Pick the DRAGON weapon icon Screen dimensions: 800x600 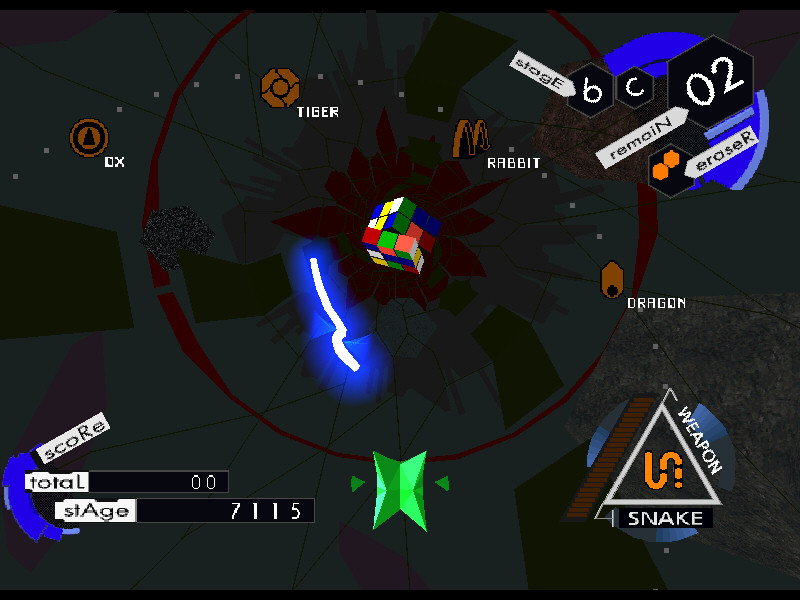tap(613, 280)
